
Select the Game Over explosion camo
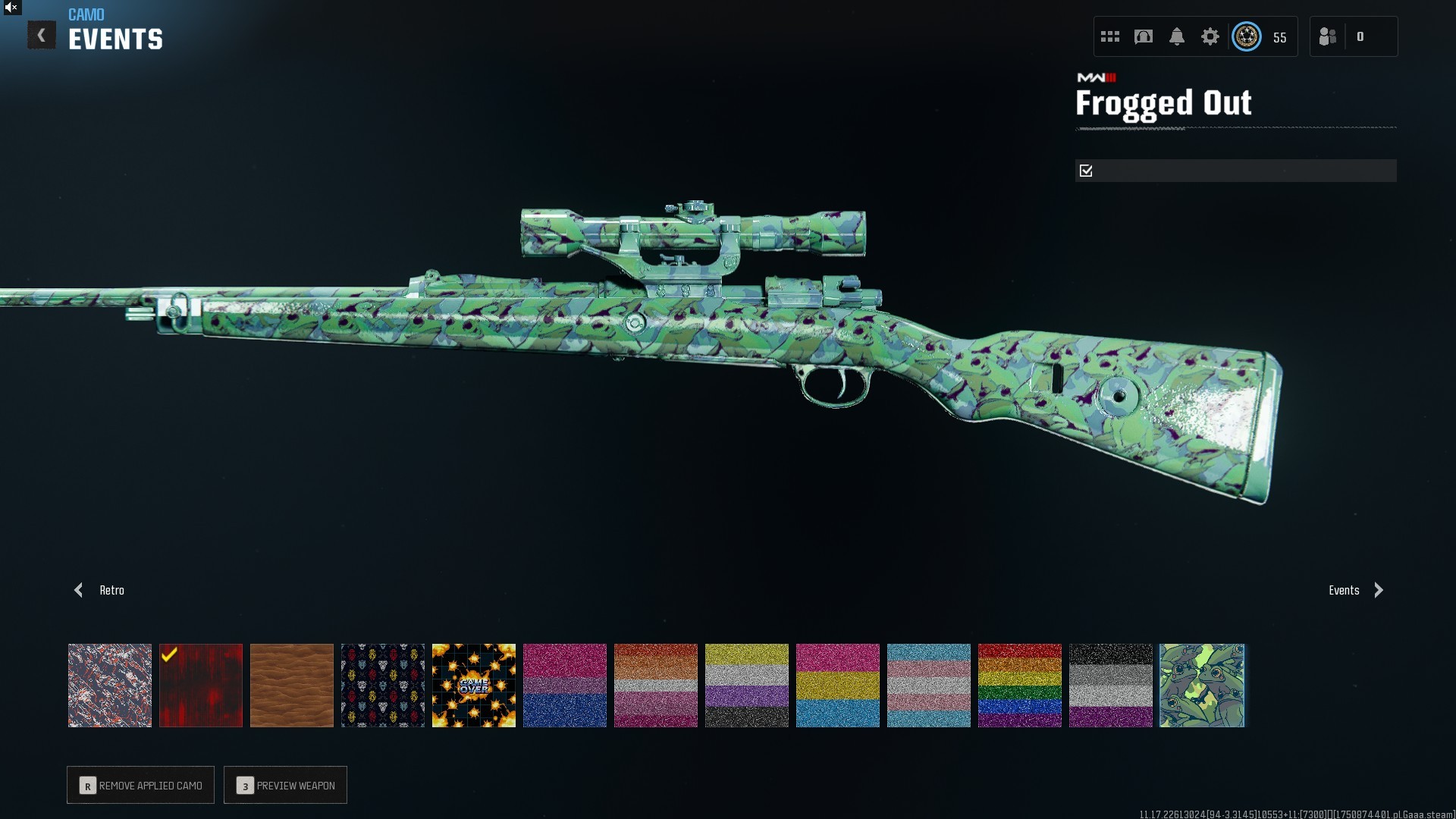[474, 686]
